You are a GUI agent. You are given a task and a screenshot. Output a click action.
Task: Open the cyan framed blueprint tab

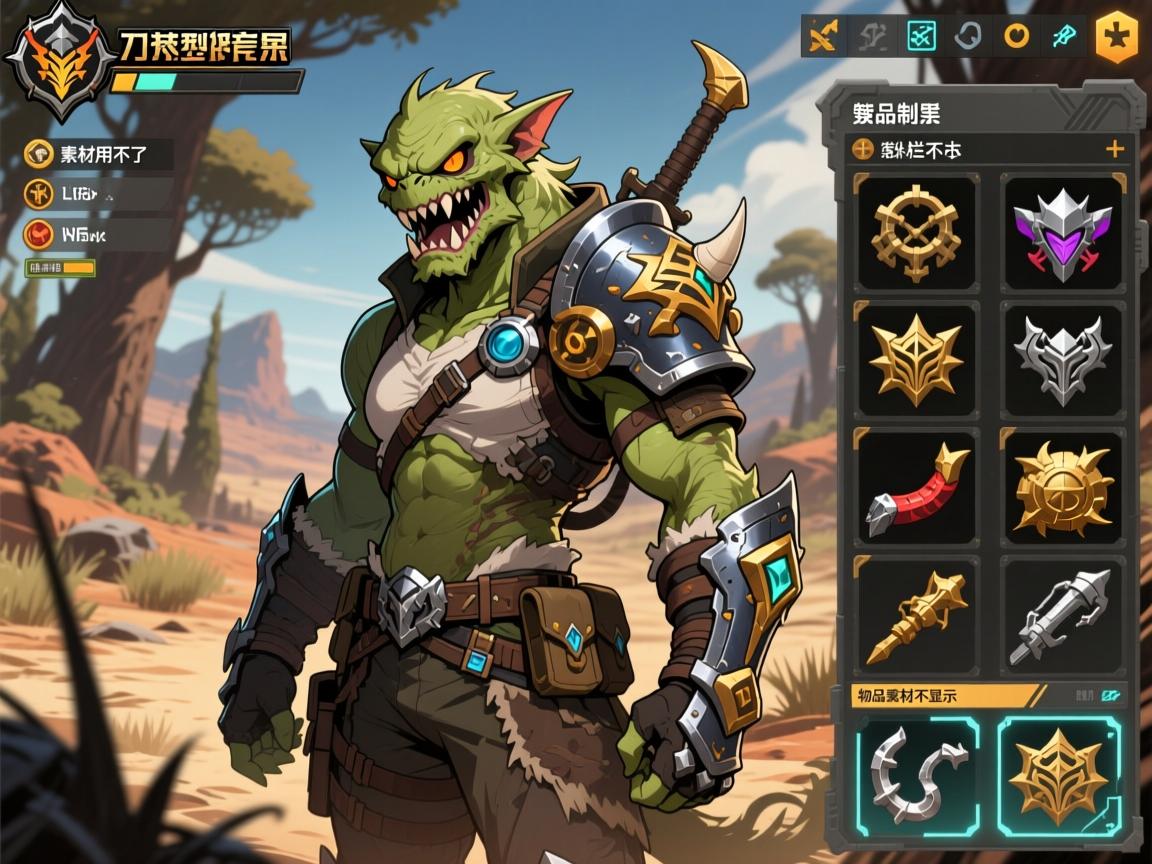point(920,37)
